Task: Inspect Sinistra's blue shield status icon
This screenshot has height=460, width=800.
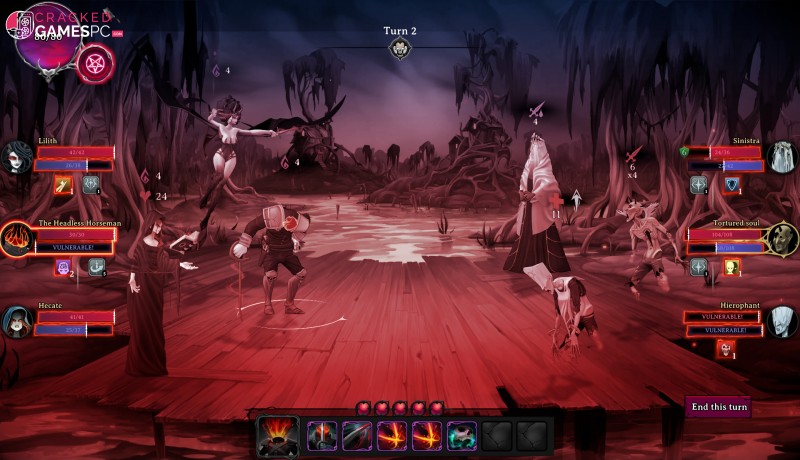Action: click(x=733, y=184)
